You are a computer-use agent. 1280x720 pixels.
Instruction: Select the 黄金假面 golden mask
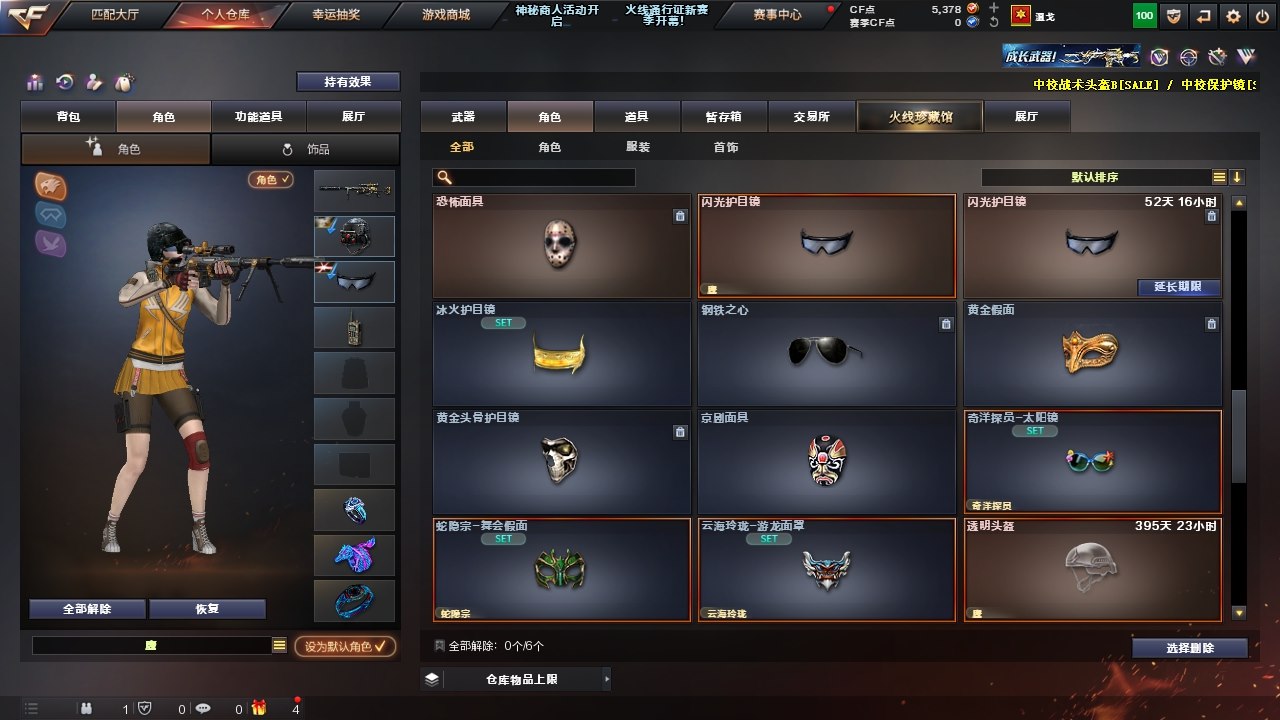pos(1091,353)
